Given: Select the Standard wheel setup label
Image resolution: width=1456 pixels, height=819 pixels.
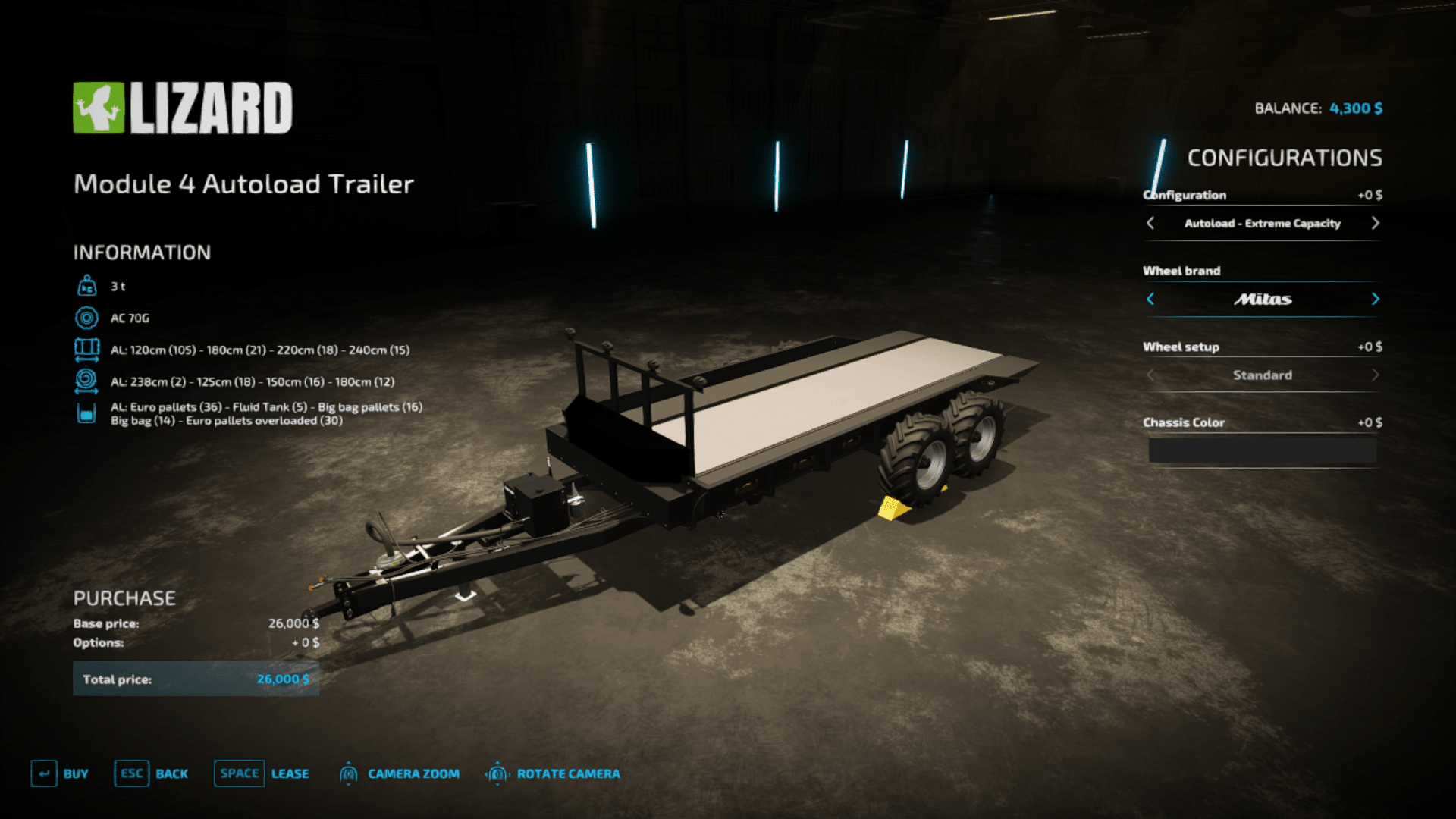Looking at the screenshot, I should [1263, 375].
